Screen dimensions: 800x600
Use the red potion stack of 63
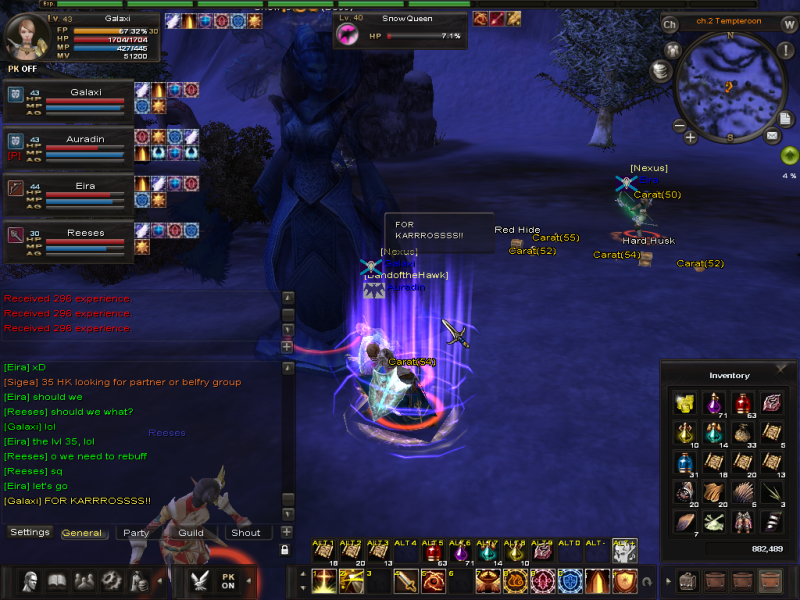coord(742,402)
